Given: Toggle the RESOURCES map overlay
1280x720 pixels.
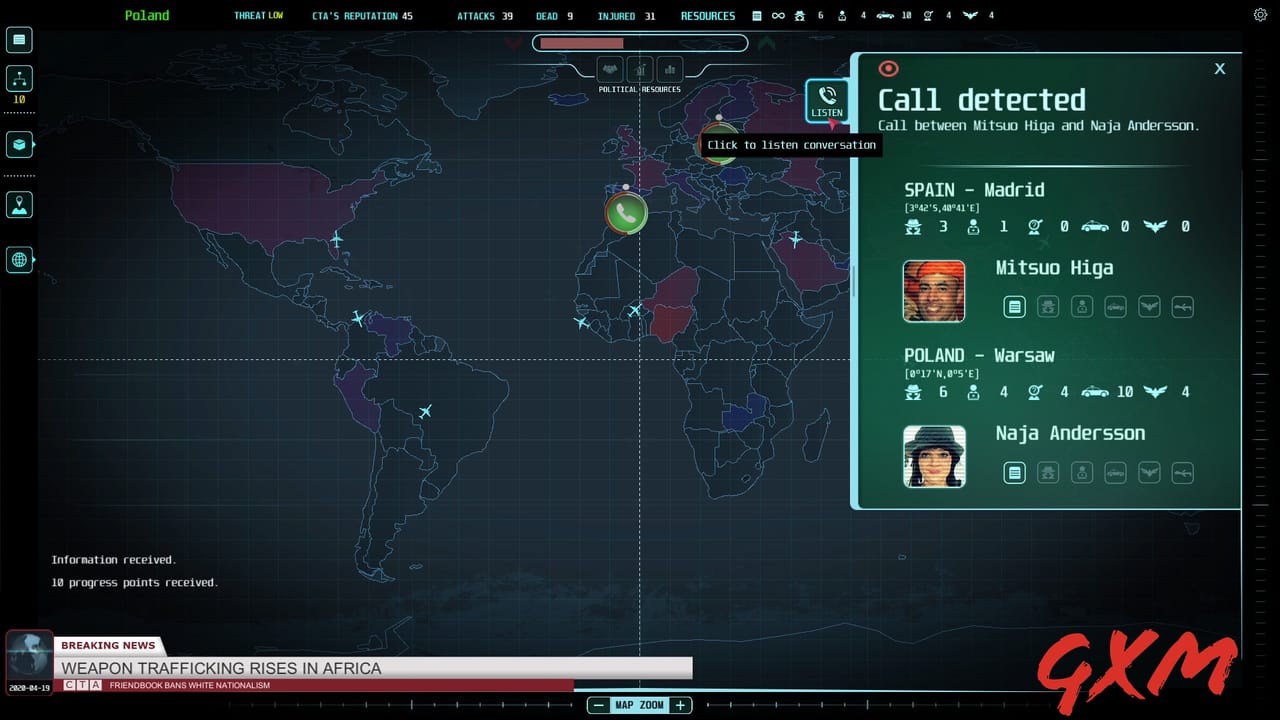Looking at the screenshot, I should pos(668,70).
